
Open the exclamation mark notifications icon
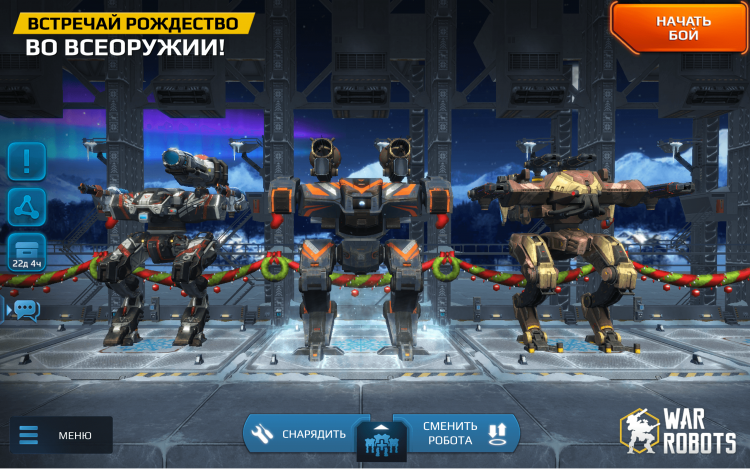coord(27,159)
